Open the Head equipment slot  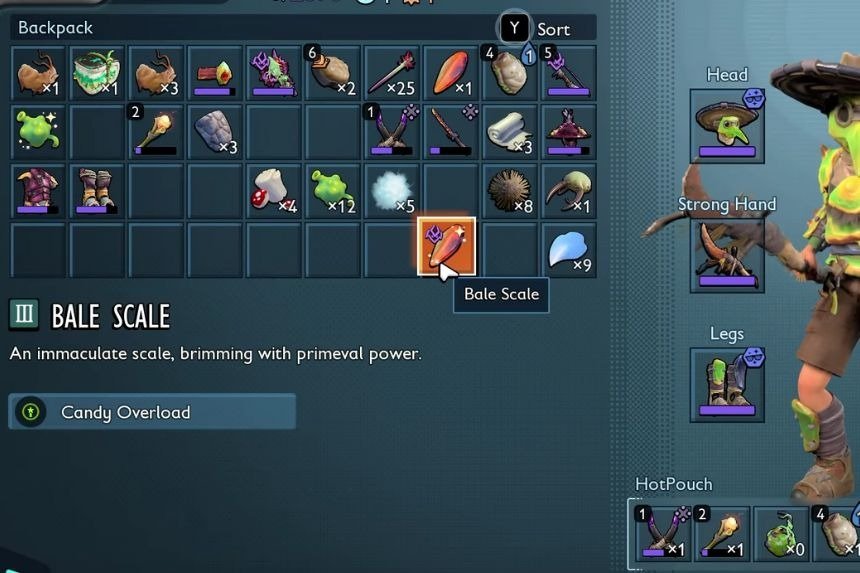pos(727,126)
